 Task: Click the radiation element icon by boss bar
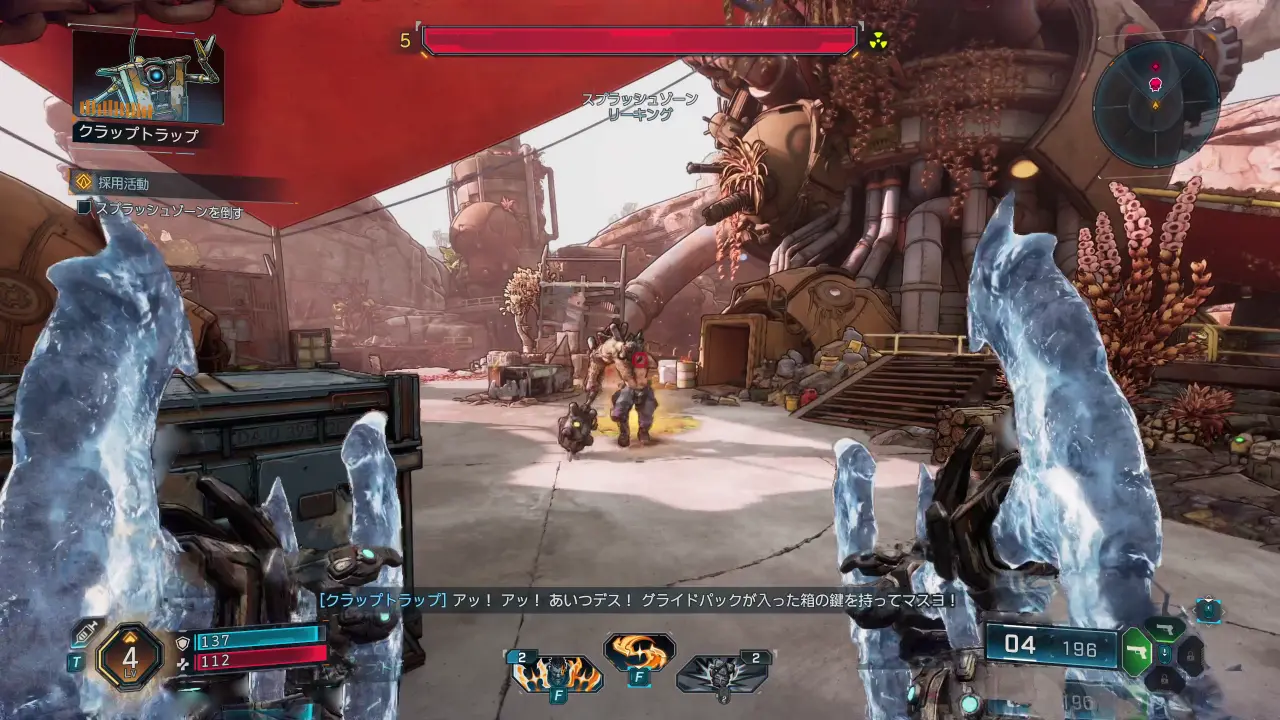878,40
